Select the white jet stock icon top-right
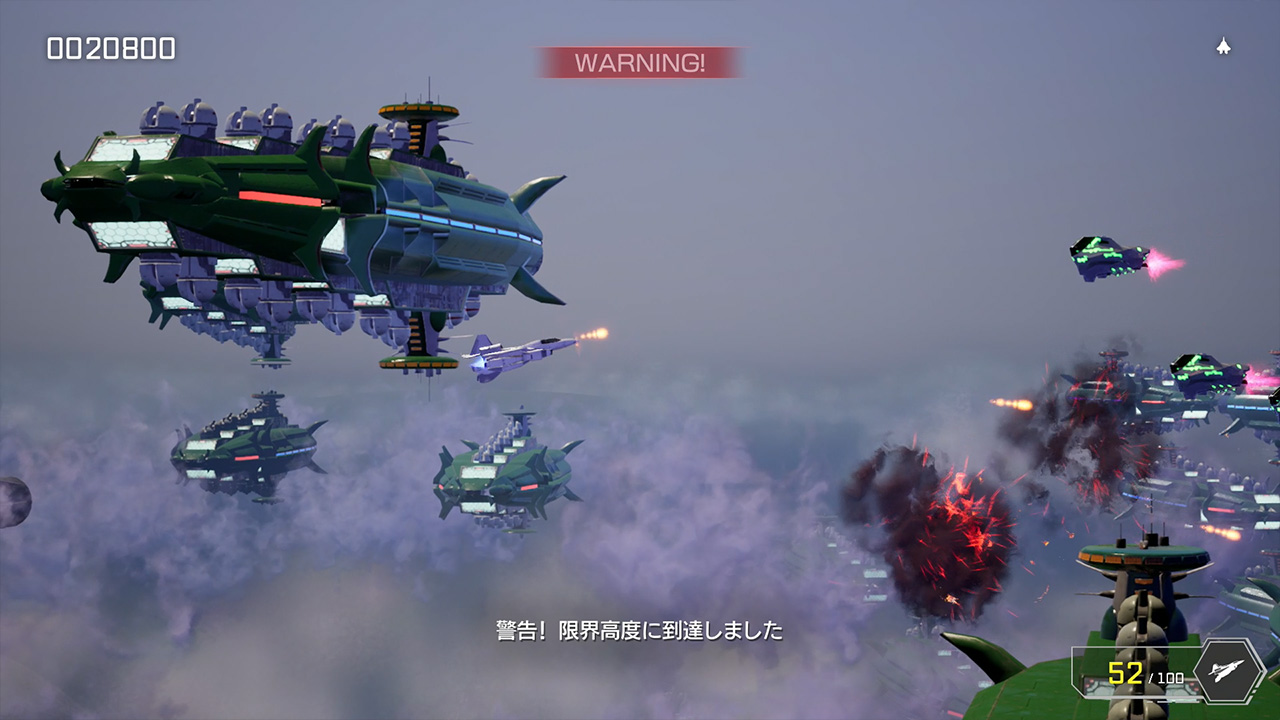Screen dimensions: 1280x720 (x=1224, y=45)
